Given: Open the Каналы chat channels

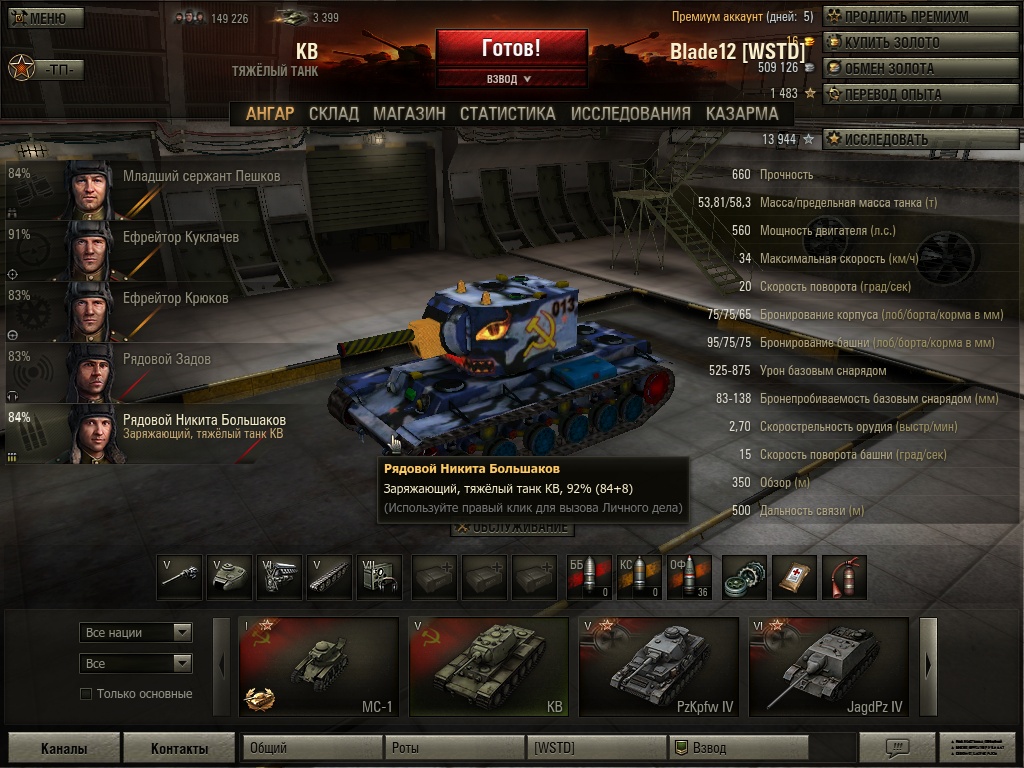Looking at the screenshot, I should (64, 748).
